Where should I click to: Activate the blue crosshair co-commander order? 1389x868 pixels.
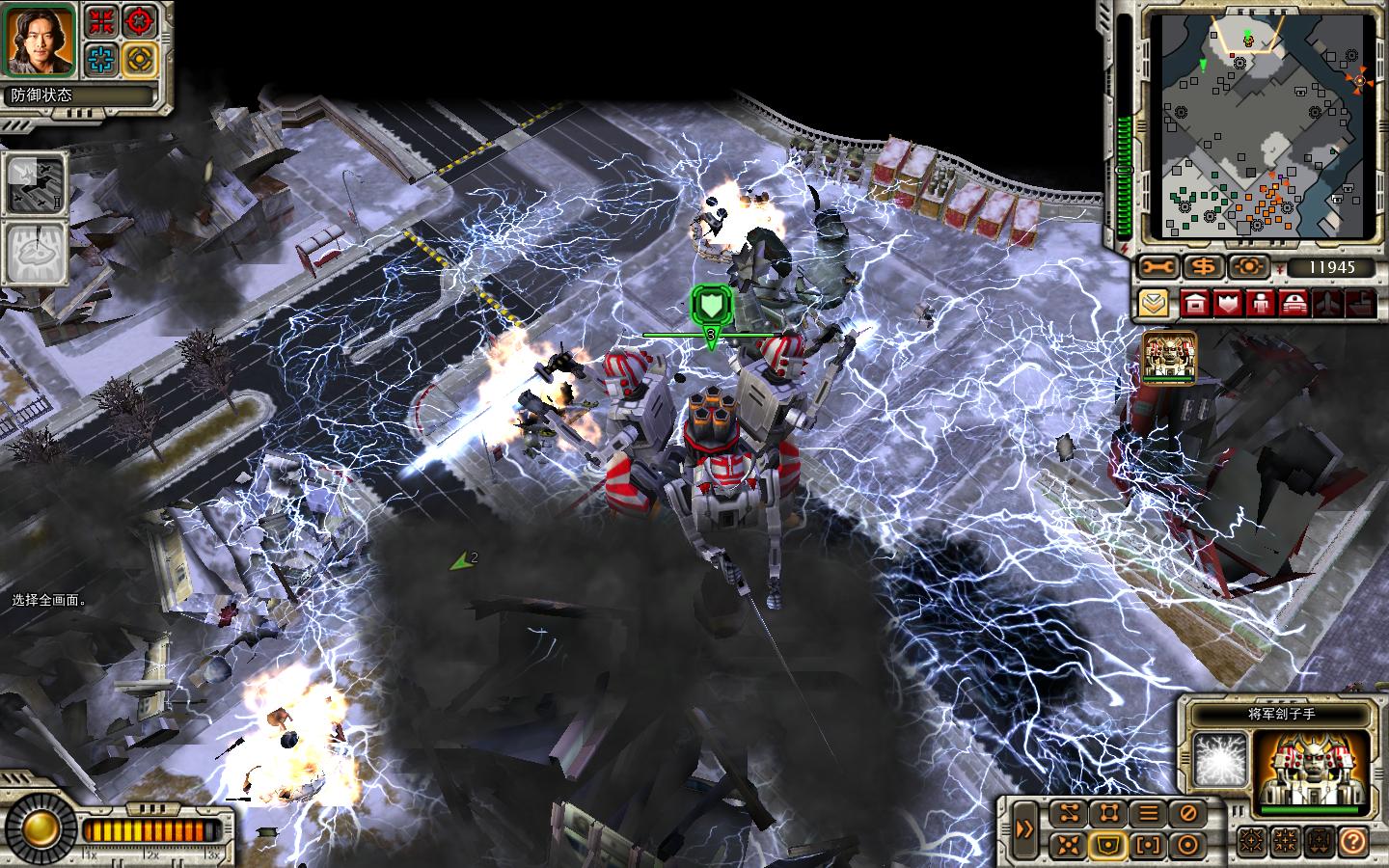(x=99, y=60)
